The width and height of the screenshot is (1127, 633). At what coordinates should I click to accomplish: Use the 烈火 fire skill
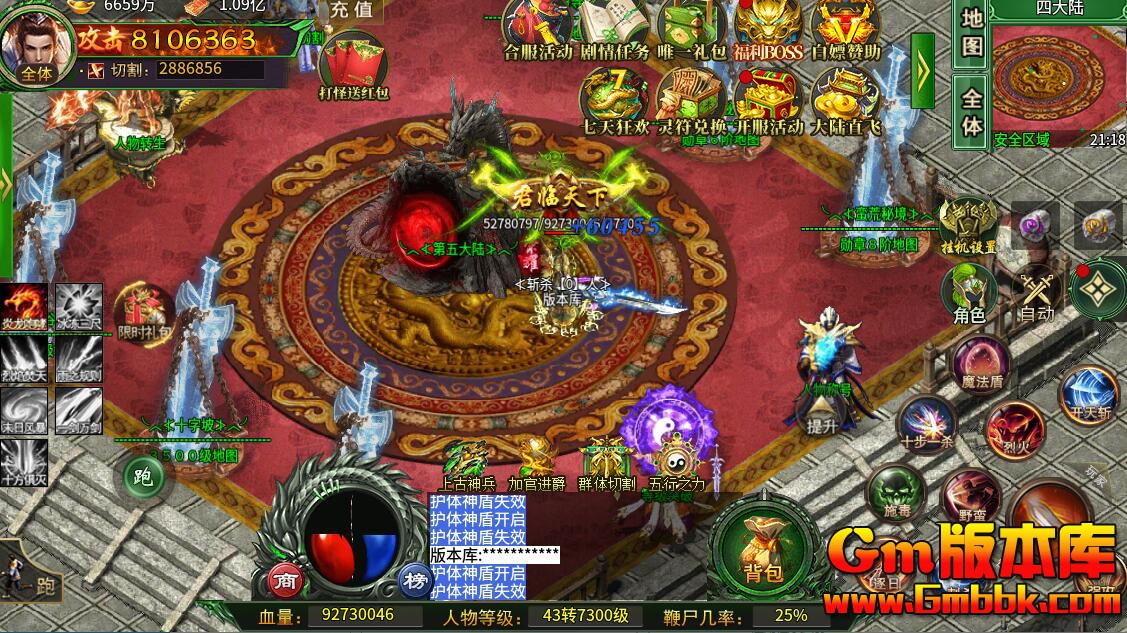(1014, 430)
